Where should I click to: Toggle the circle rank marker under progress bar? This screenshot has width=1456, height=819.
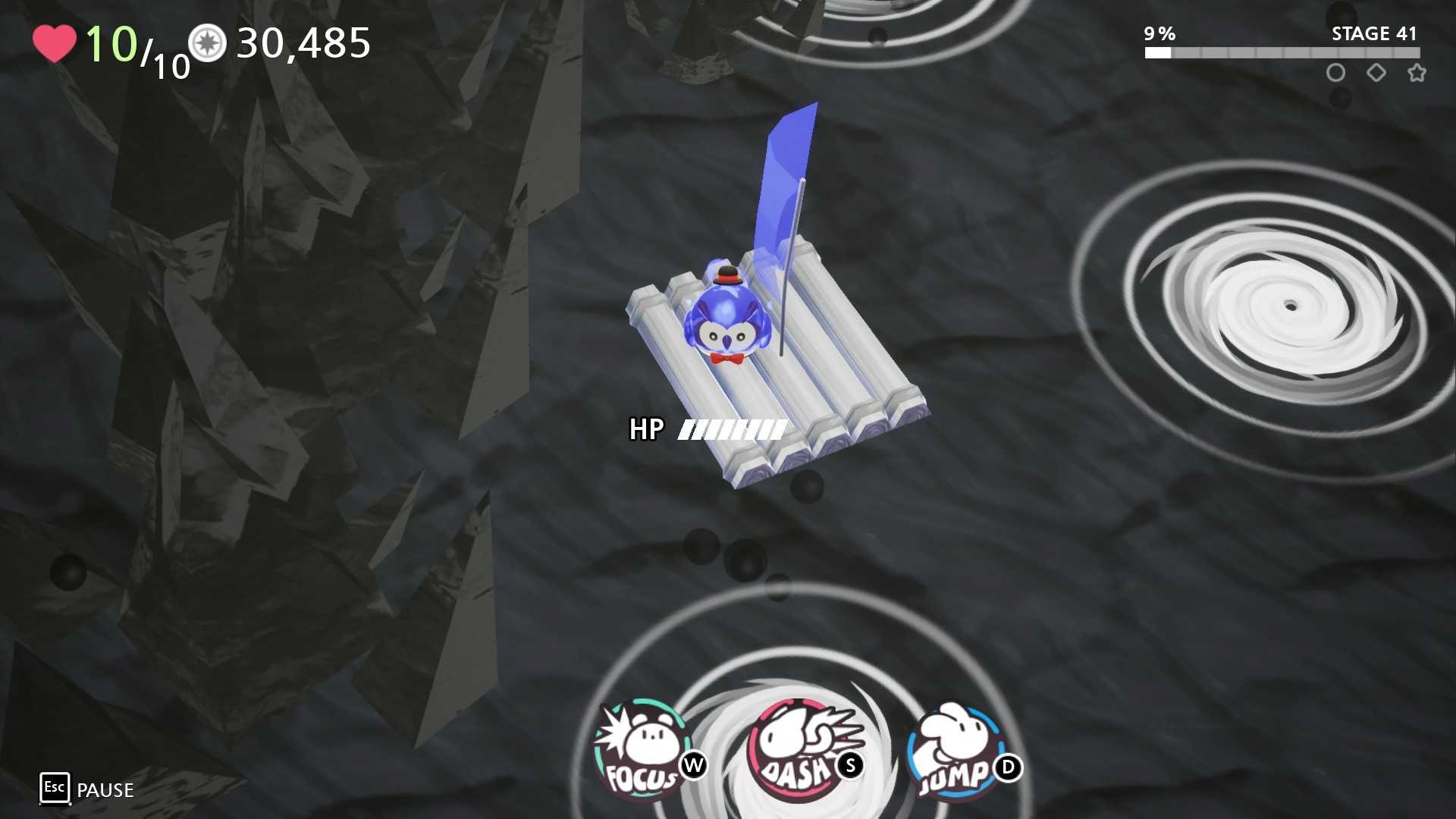(1337, 73)
